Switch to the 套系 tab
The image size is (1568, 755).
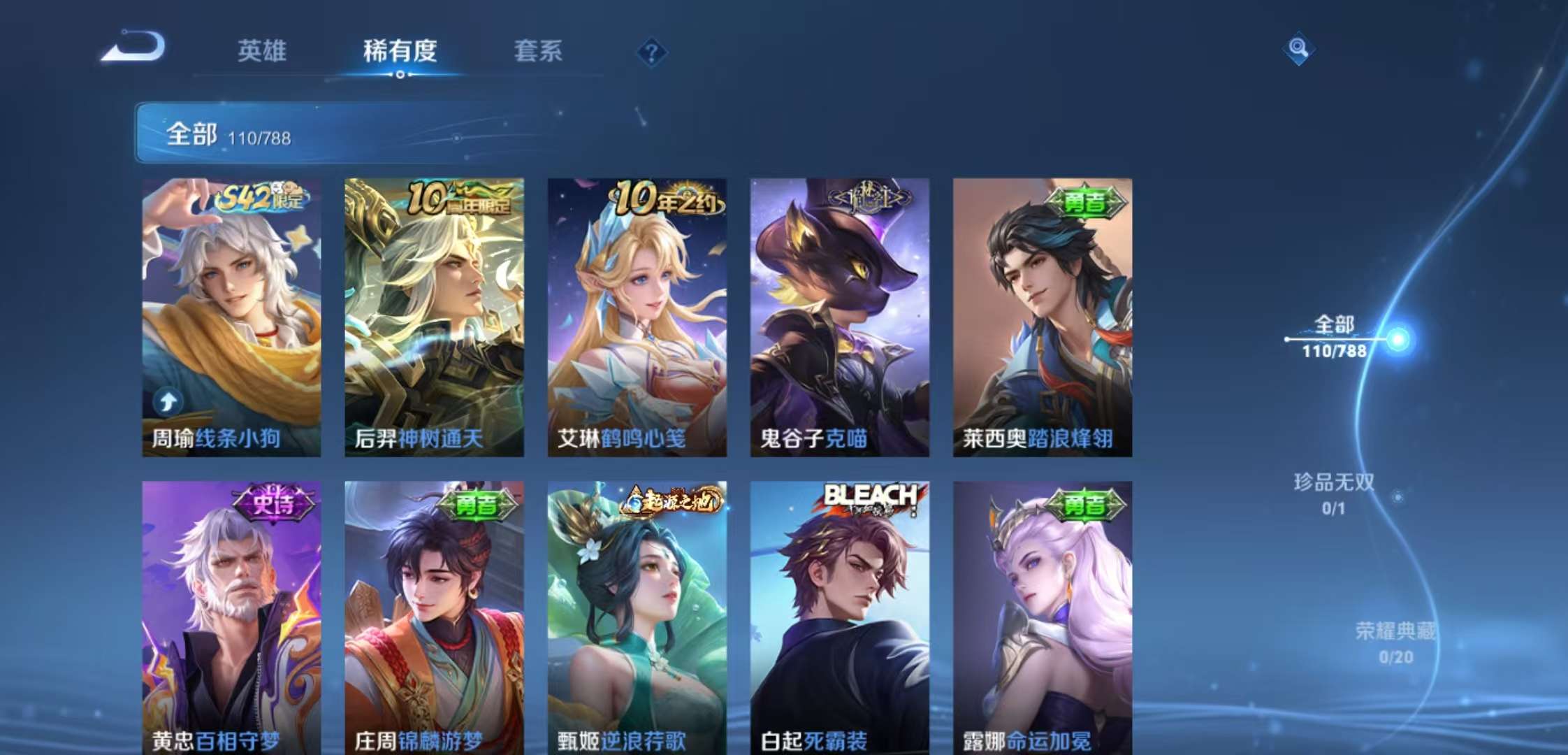539,52
